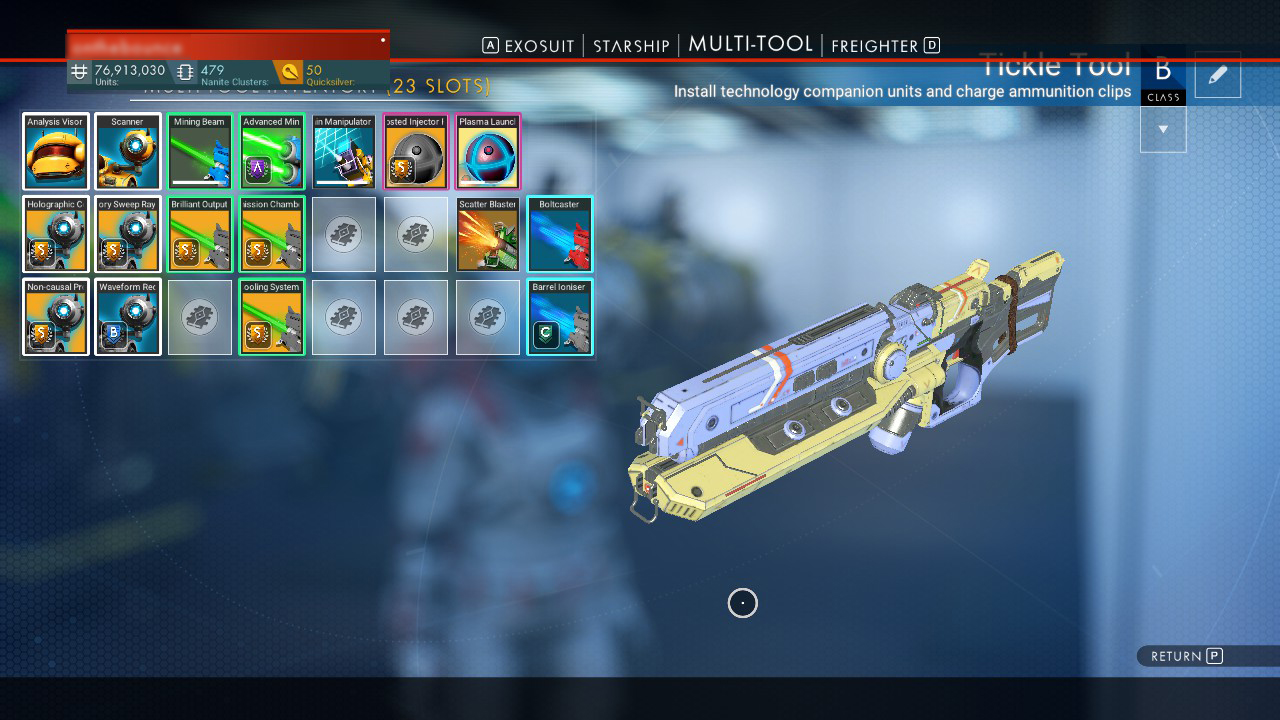Viewport: 1280px width, 720px height.
Task: Select the Scatter Blaster slot
Action: tap(488, 234)
